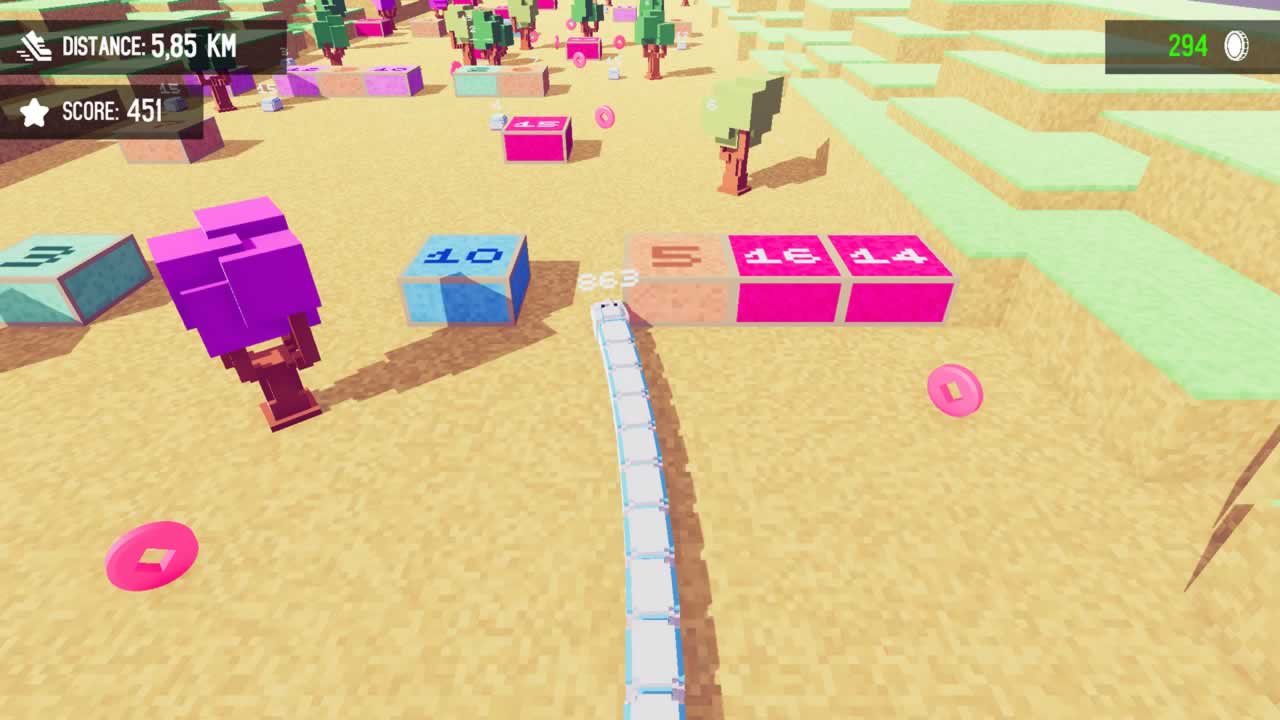Click the pink donut pickup on the right

coord(953,392)
